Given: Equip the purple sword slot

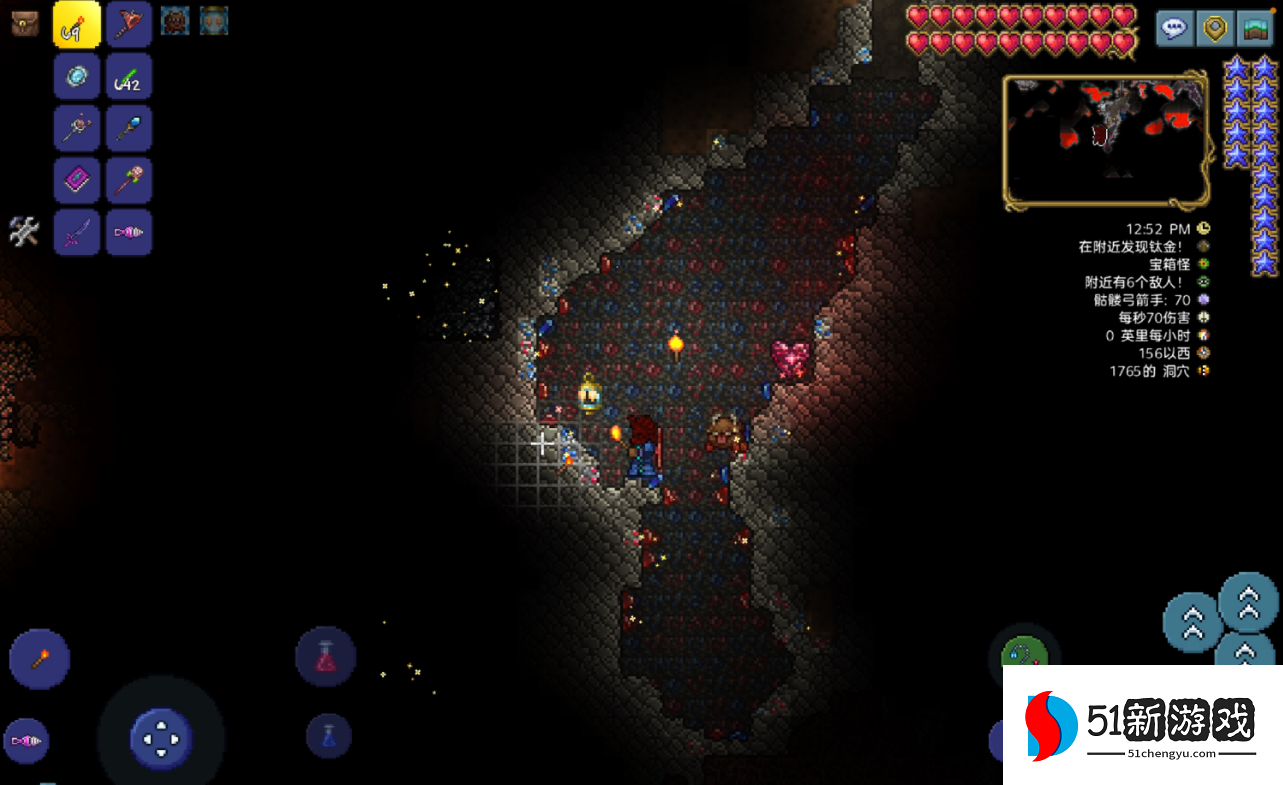Looking at the screenshot, I should [77, 233].
